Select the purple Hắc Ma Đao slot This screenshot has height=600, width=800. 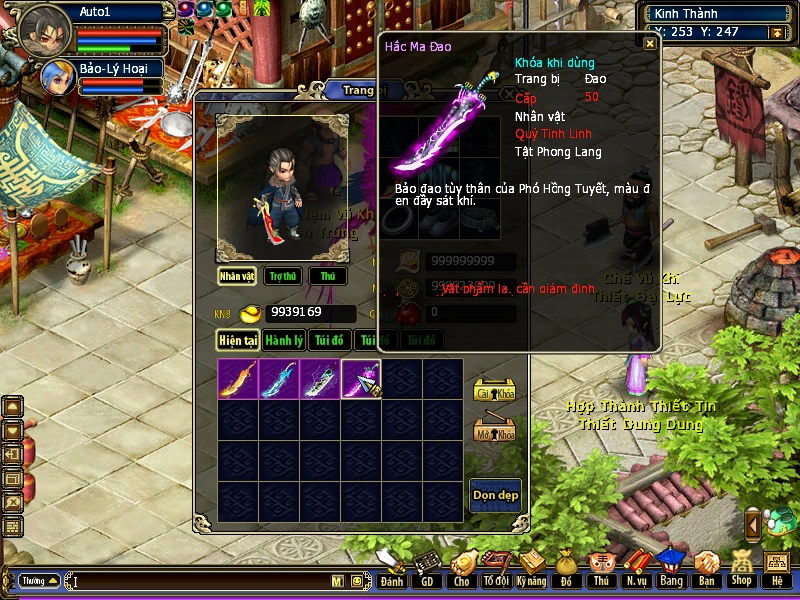pyautogui.click(x=361, y=379)
